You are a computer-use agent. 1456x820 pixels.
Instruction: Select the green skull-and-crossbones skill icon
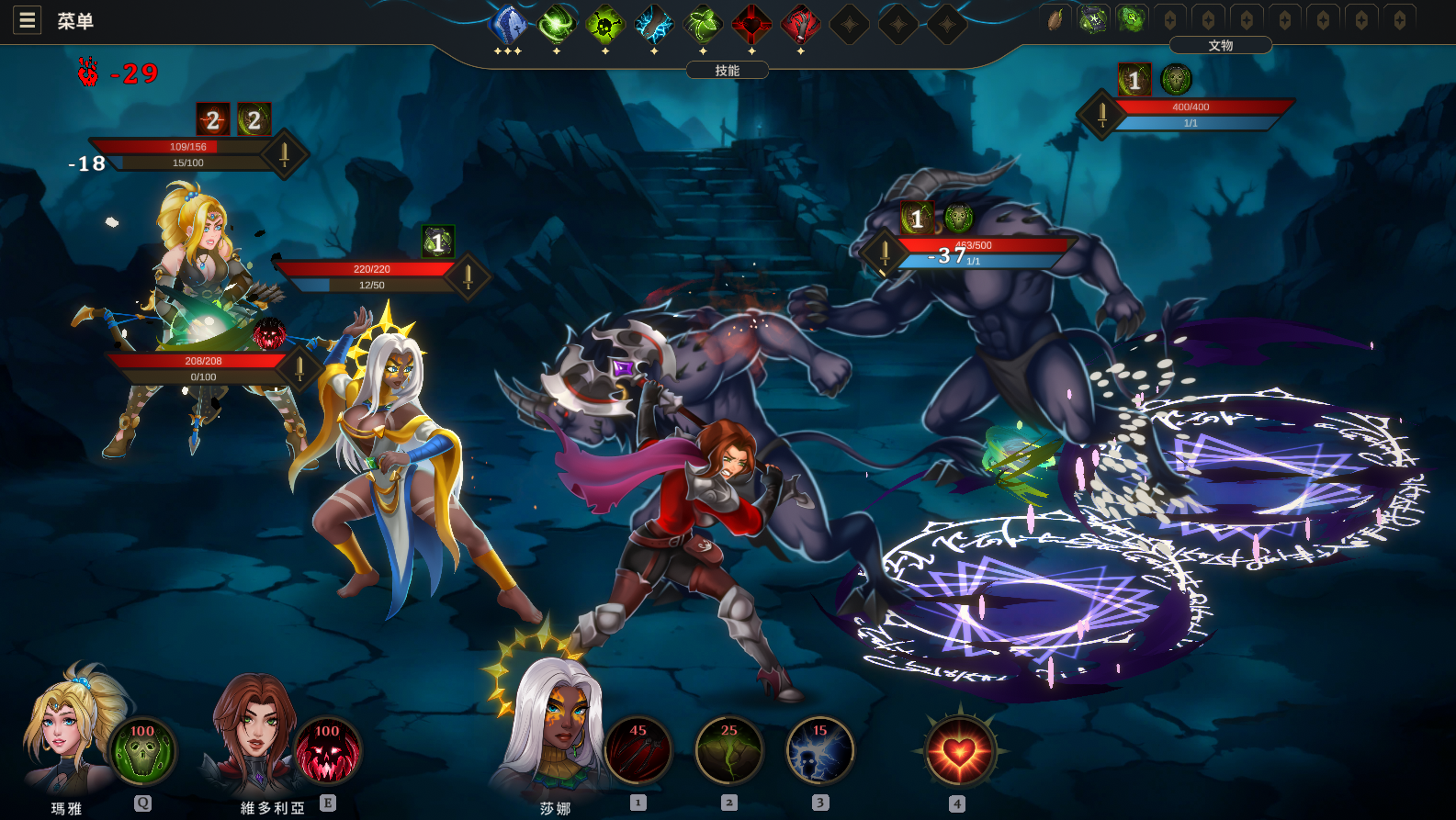(x=605, y=25)
